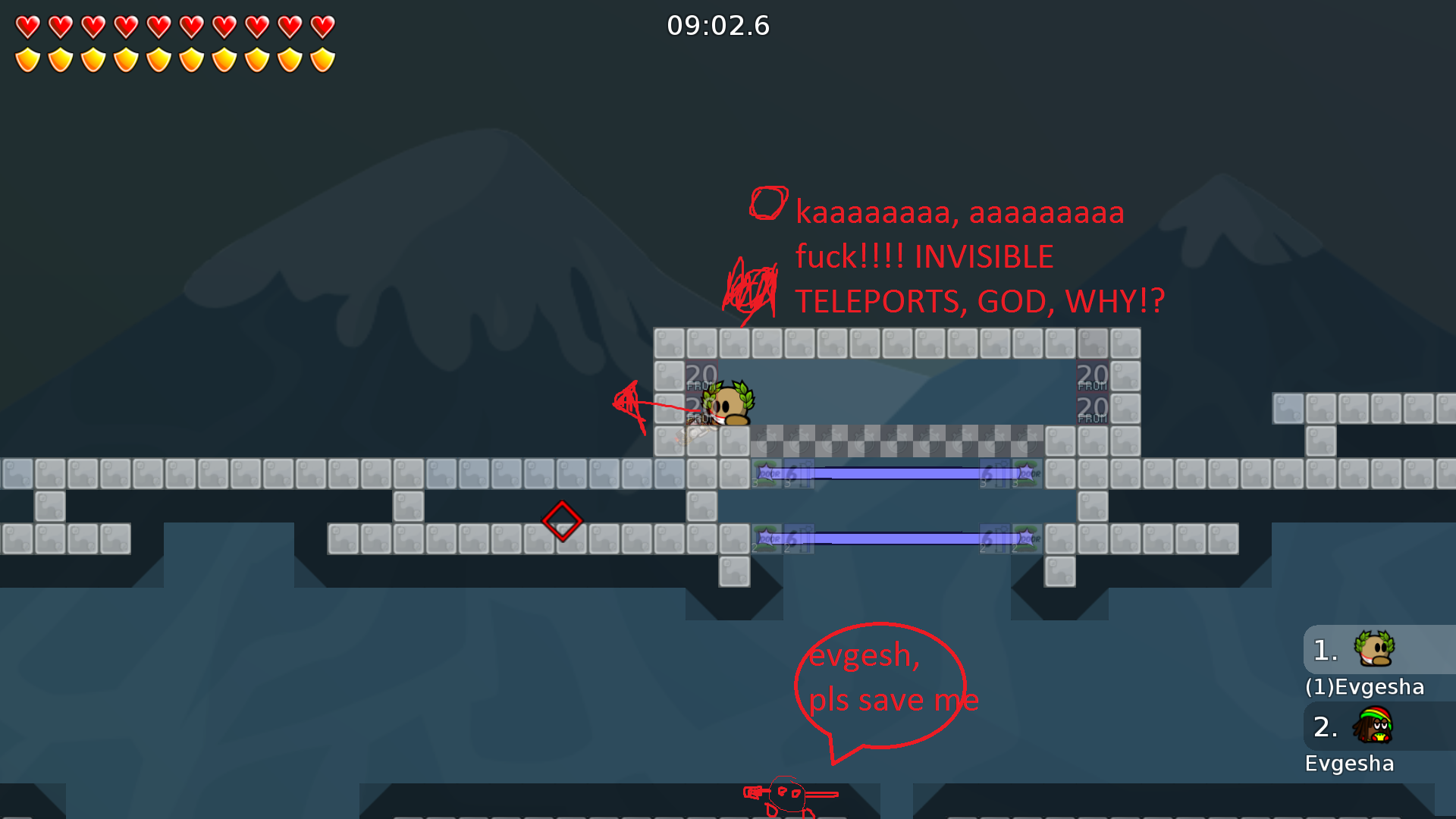Click the race timer showing 09:02.6
Screen dimensions: 1456x819
(718, 25)
